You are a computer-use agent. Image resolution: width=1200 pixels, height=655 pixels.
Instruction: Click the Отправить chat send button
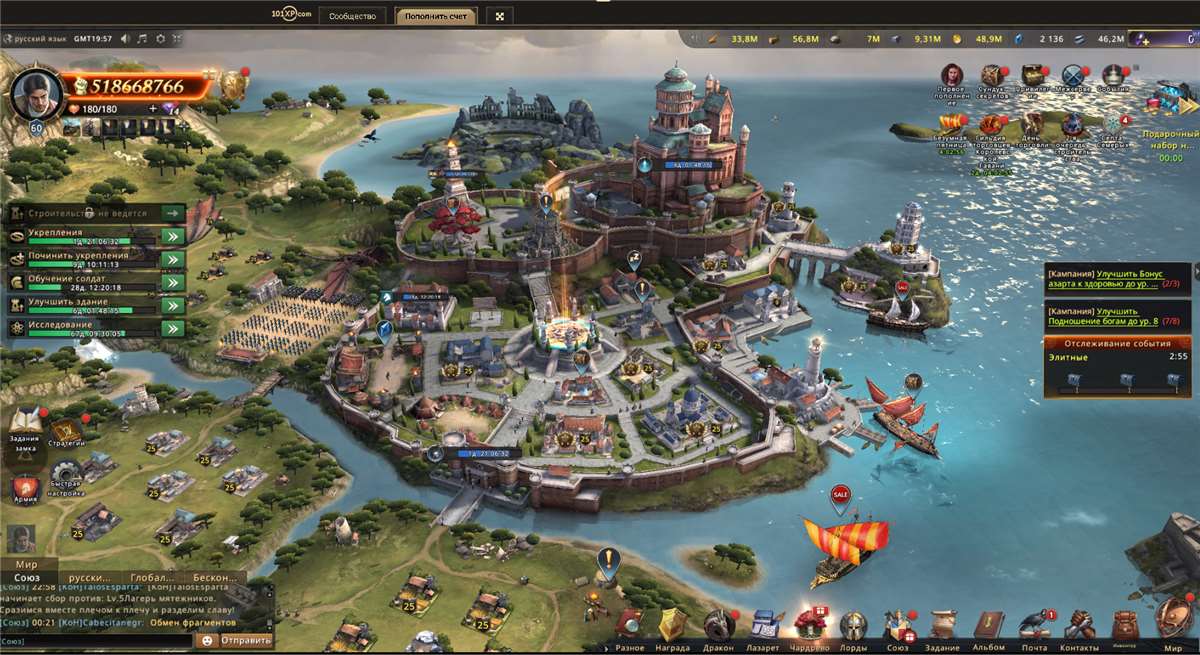tap(244, 640)
